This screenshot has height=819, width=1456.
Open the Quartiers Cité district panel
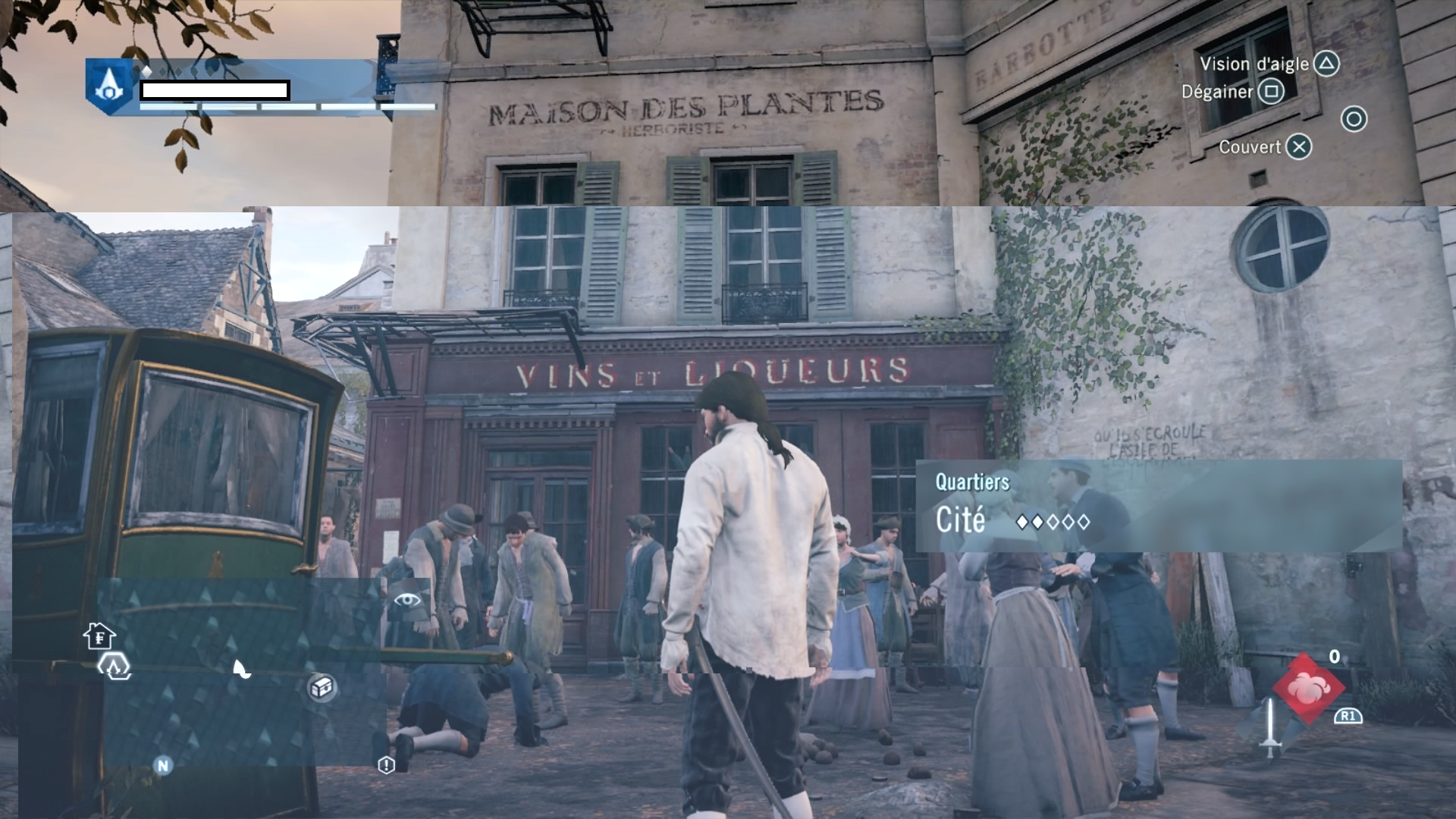click(x=1158, y=505)
